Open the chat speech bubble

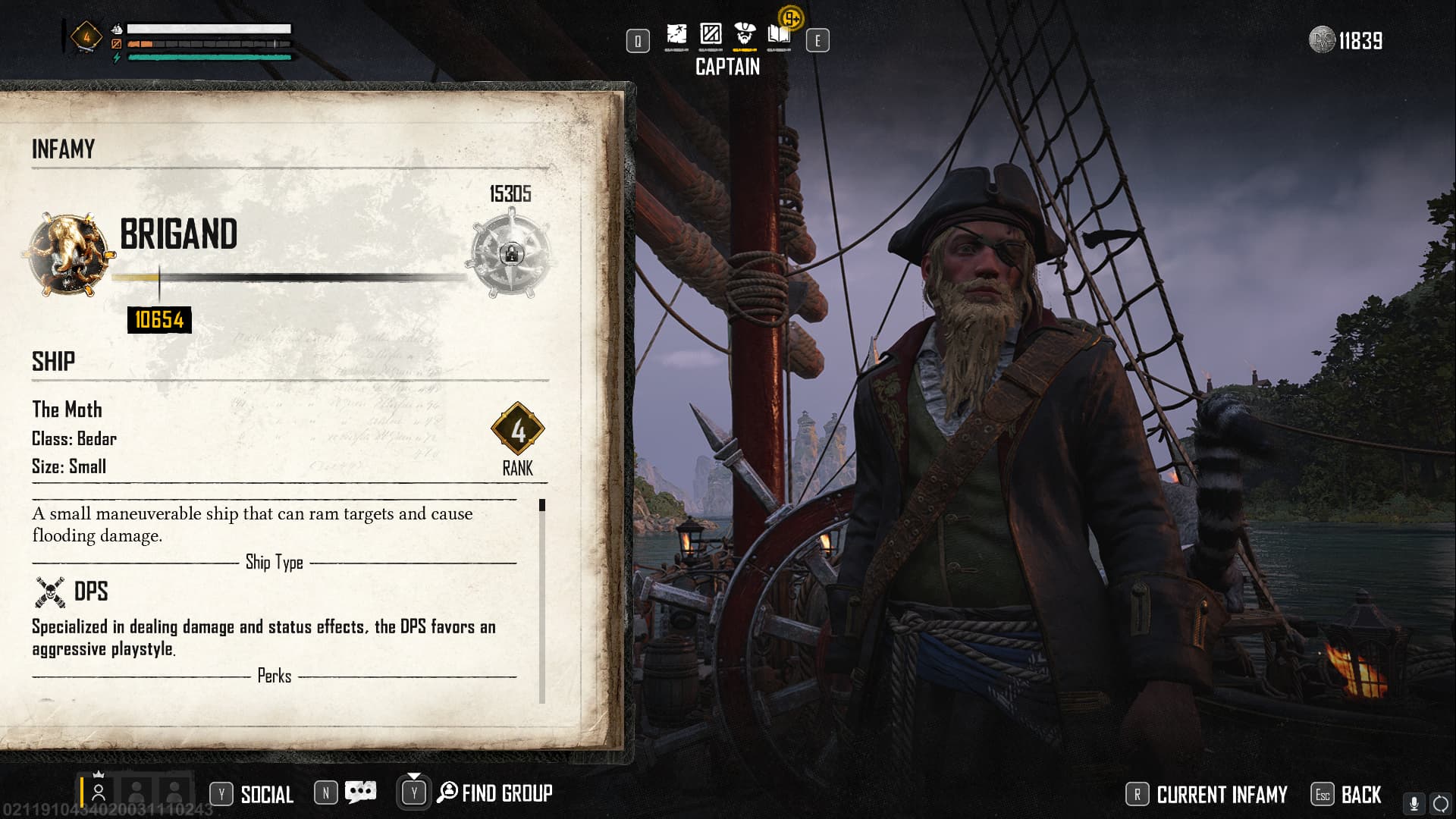[360, 792]
